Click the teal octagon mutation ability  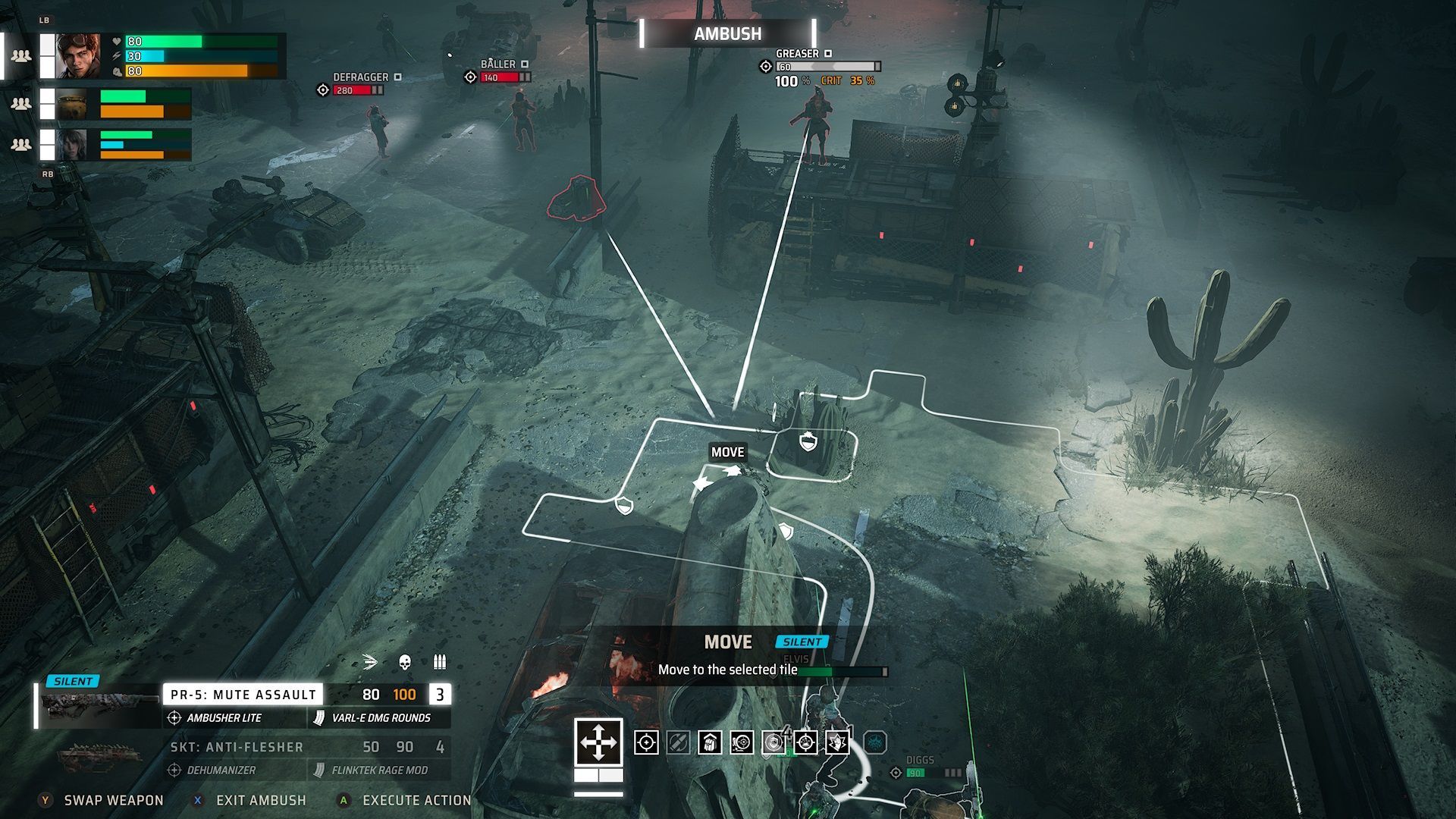(875, 742)
